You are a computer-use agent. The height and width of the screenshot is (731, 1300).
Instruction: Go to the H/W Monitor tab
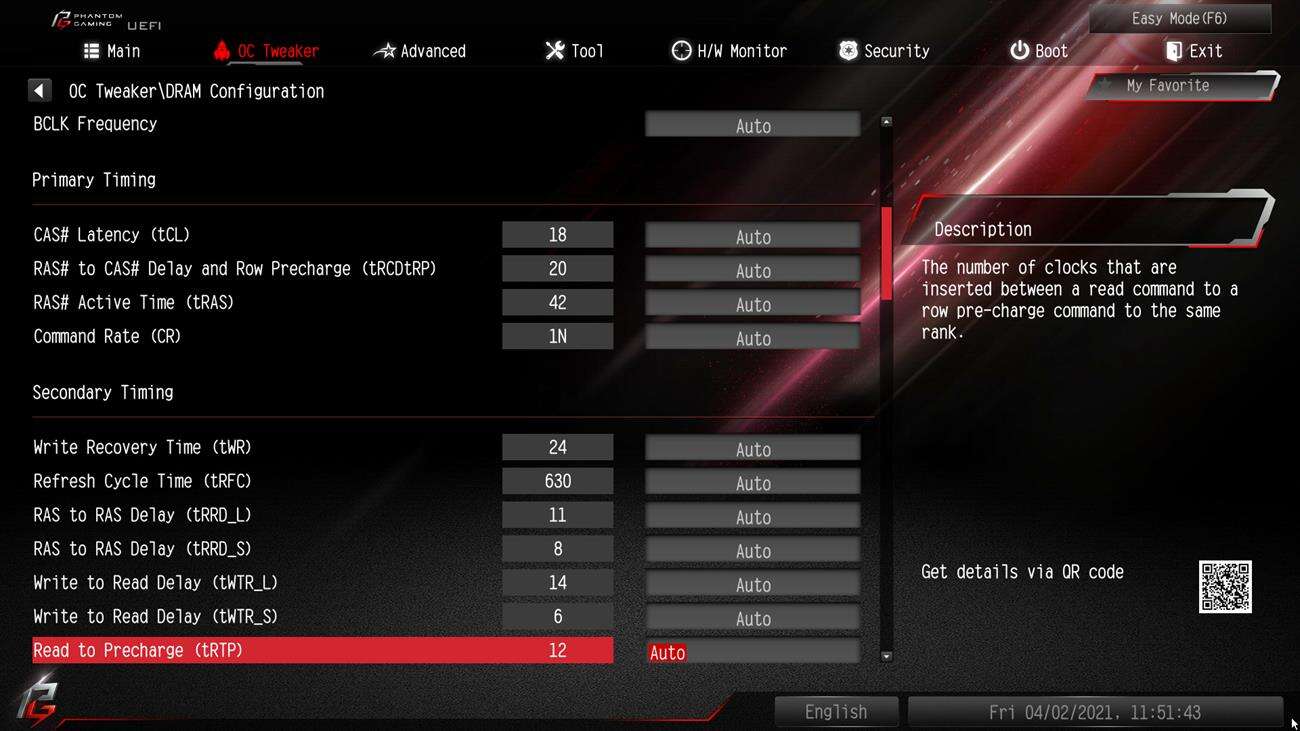[729, 51]
